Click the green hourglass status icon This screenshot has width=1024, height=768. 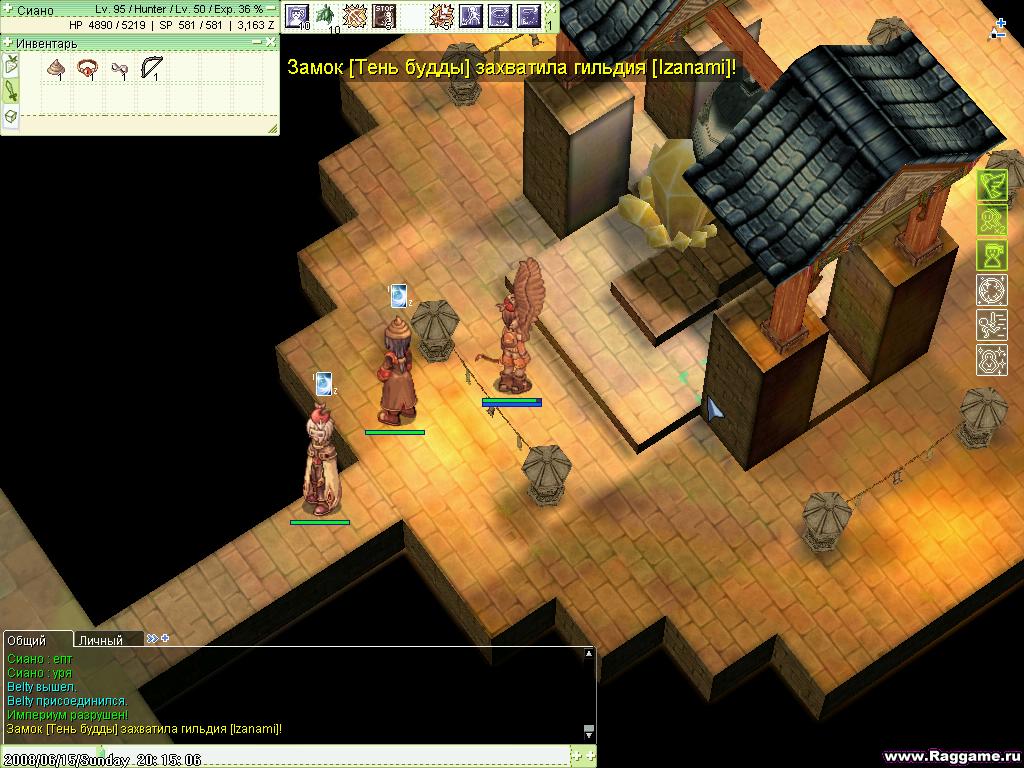tap(991, 255)
